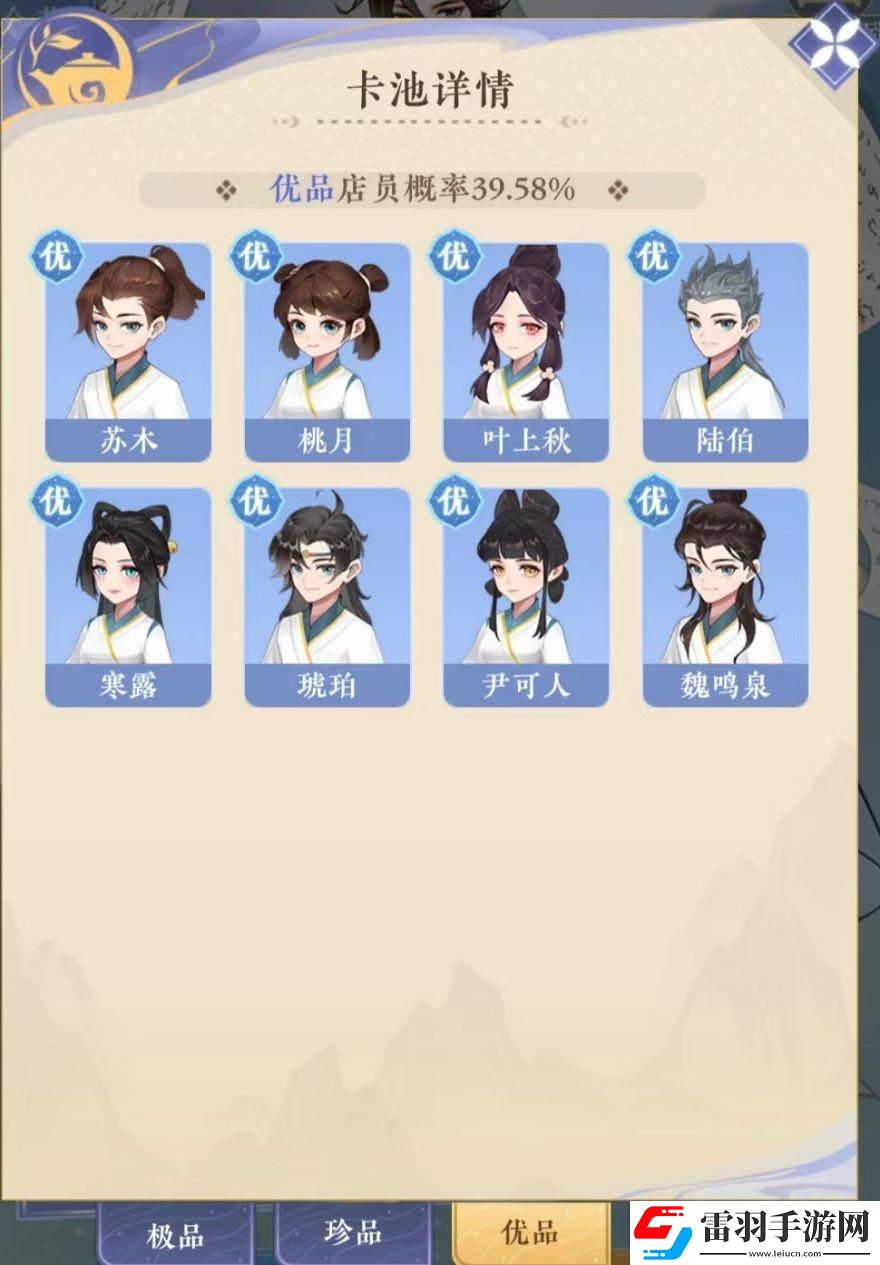This screenshot has width=880, height=1265.
Task: Switch to the 极品 tab
Action: (176, 1236)
